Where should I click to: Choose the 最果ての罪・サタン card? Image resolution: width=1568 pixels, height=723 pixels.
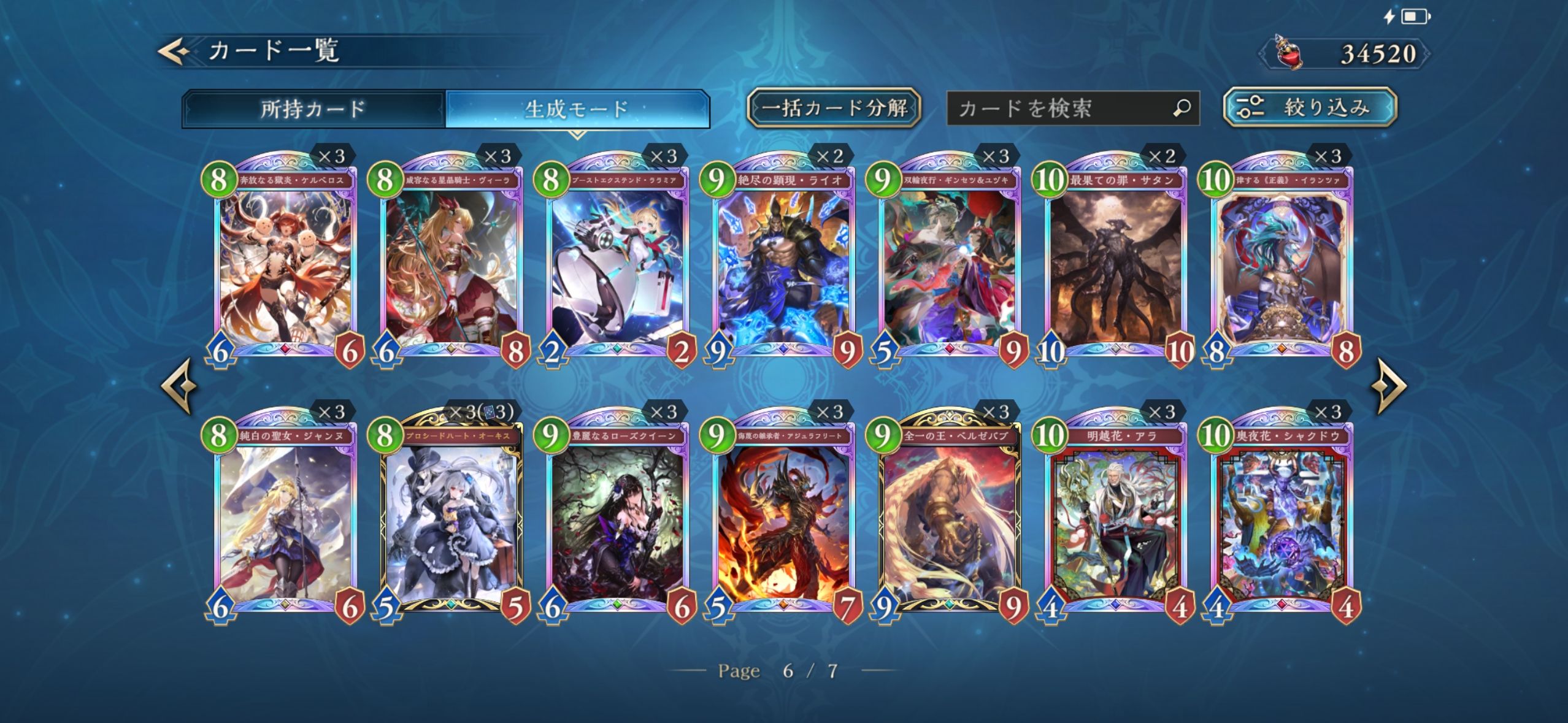click(x=1116, y=264)
